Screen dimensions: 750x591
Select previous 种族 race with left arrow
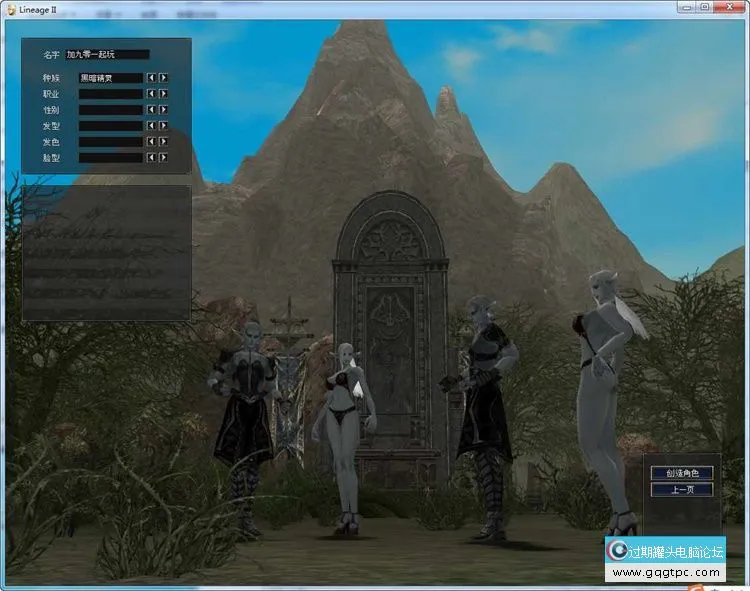click(x=151, y=77)
